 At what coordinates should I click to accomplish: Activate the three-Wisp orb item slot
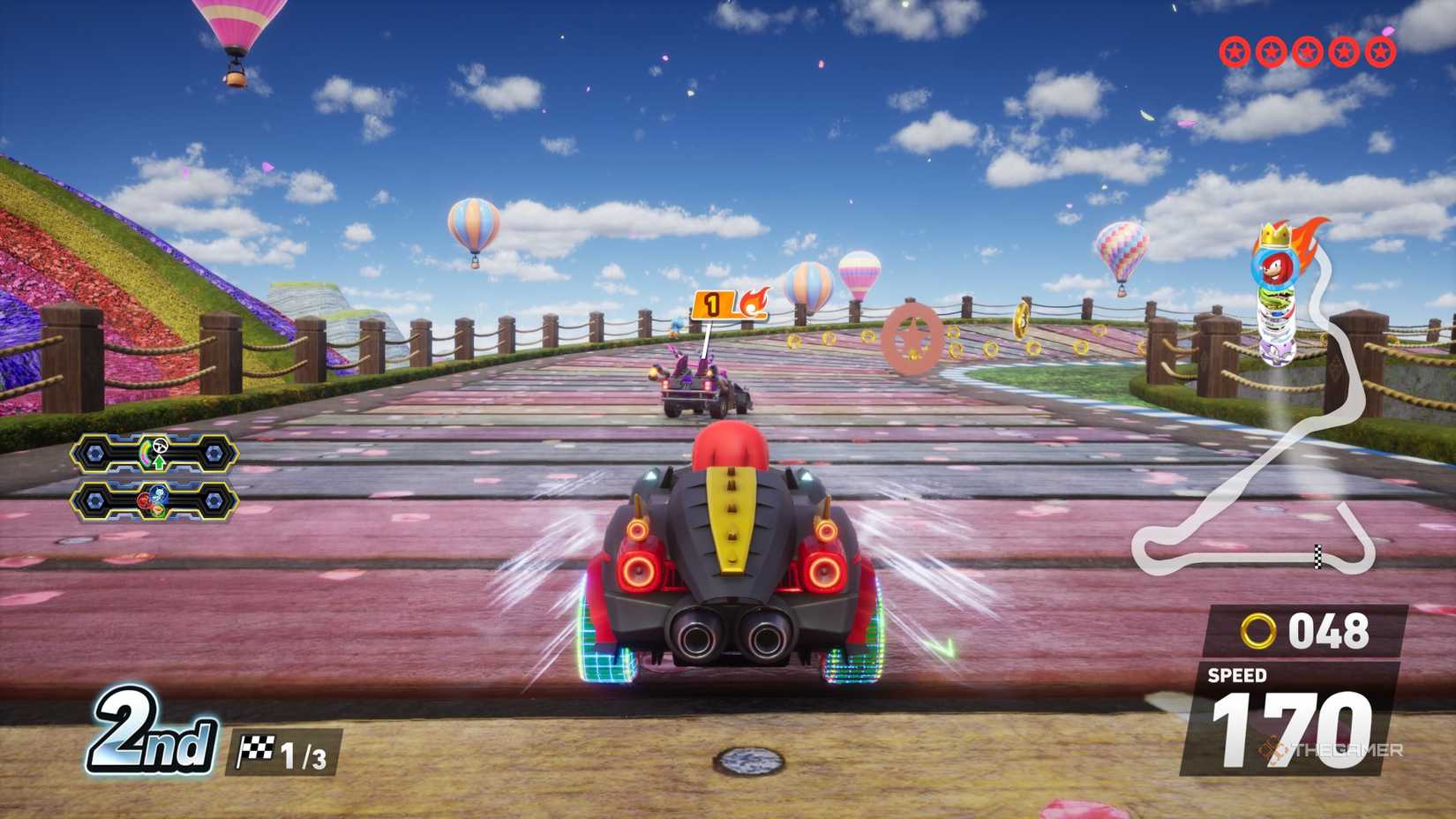154,500
